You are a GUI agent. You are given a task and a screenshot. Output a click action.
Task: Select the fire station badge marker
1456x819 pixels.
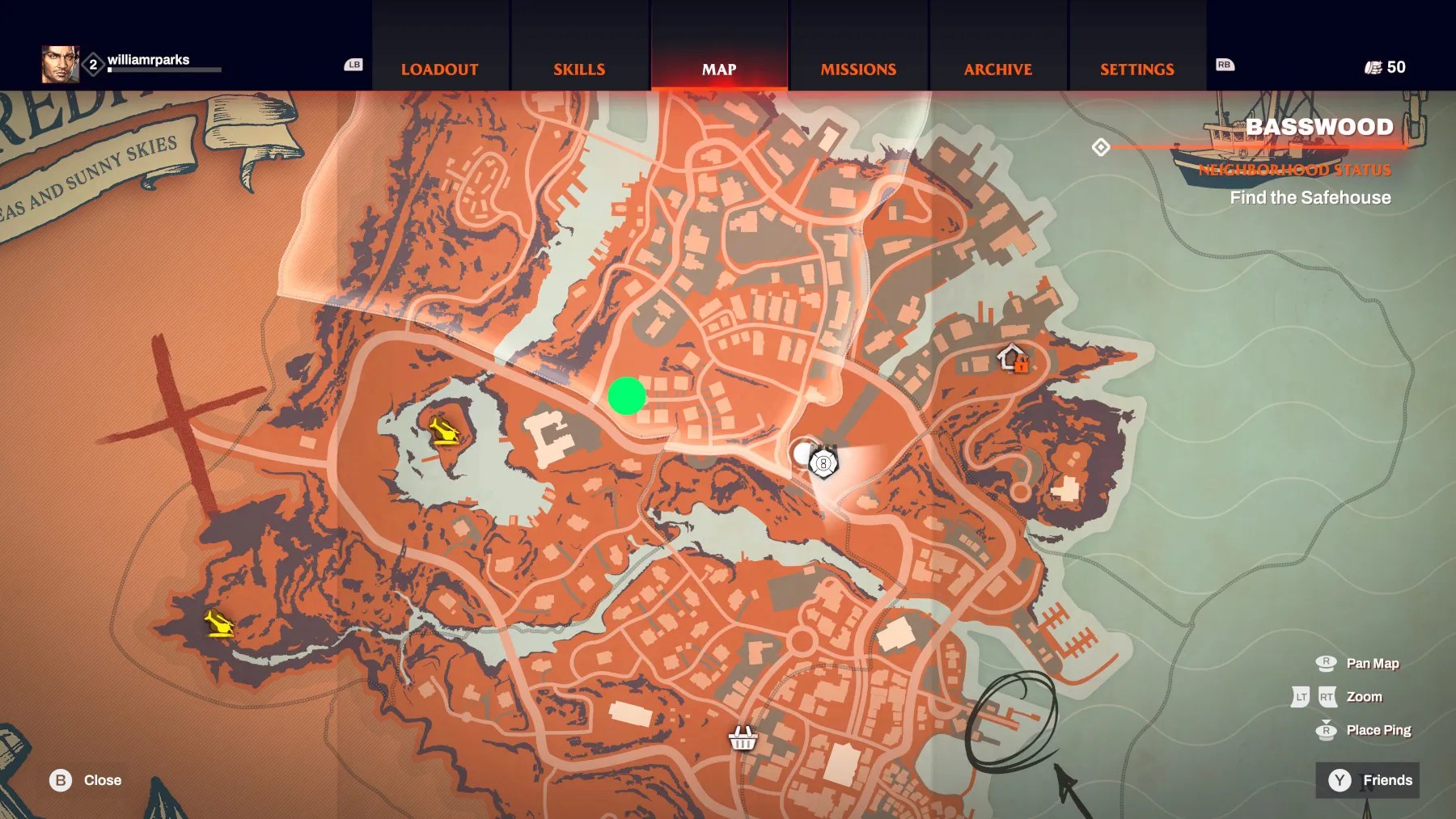click(x=823, y=463)
